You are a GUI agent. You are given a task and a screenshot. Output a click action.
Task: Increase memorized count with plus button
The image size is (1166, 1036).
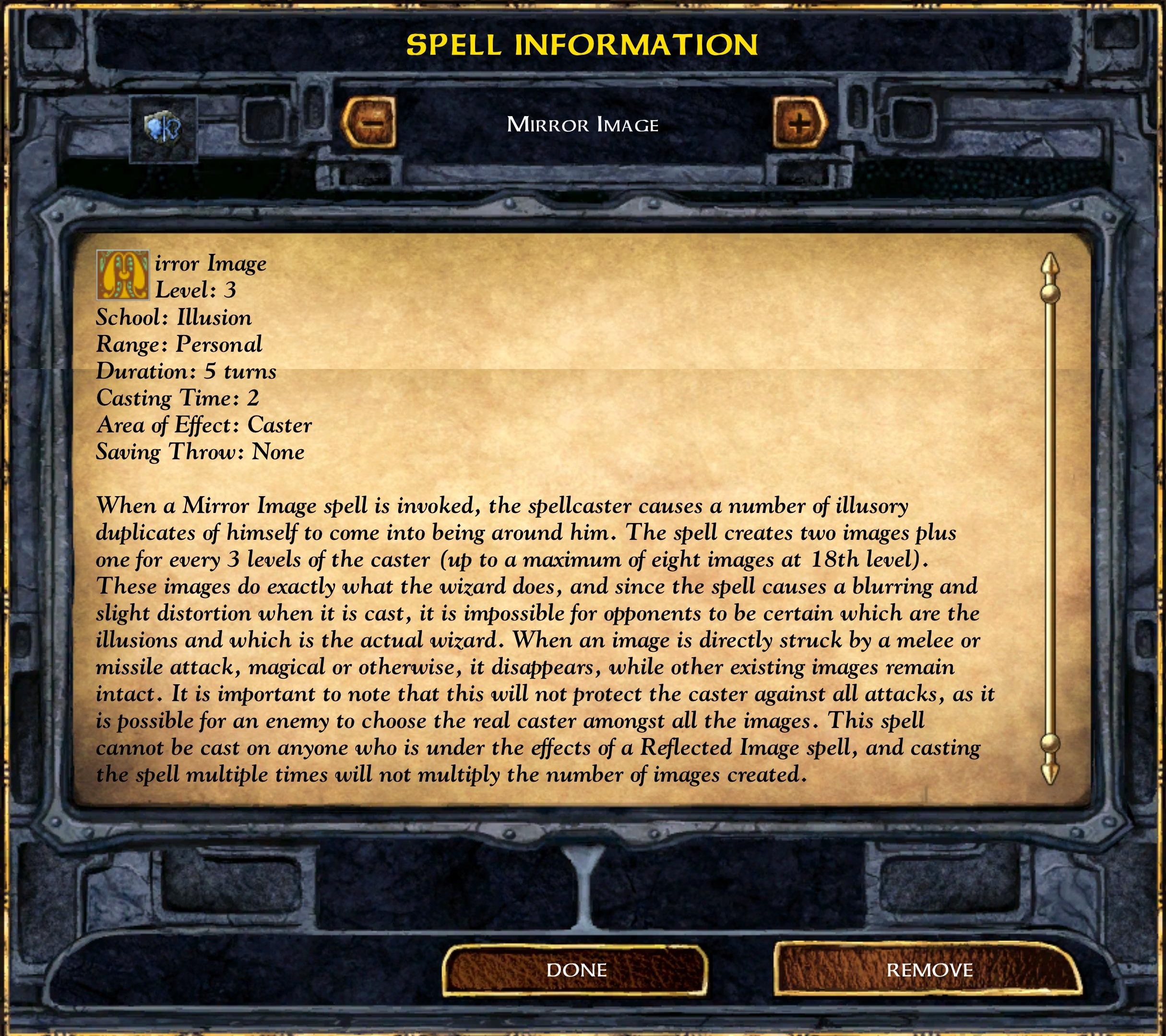[800, 123]
